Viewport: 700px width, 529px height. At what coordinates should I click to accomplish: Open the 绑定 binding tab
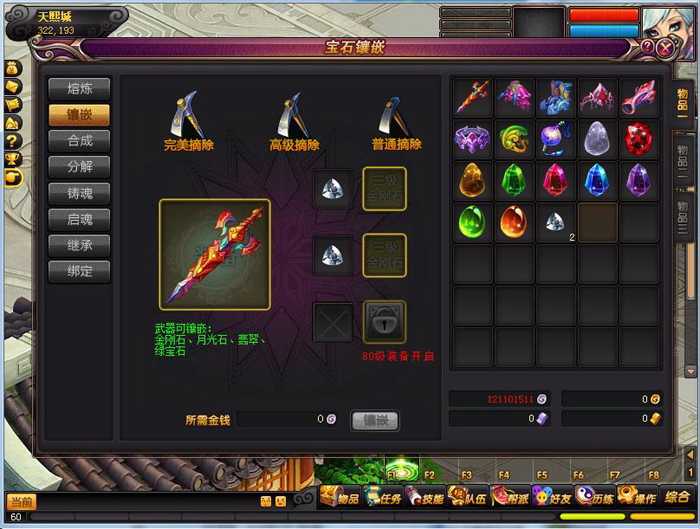click(x=79, y=271)
